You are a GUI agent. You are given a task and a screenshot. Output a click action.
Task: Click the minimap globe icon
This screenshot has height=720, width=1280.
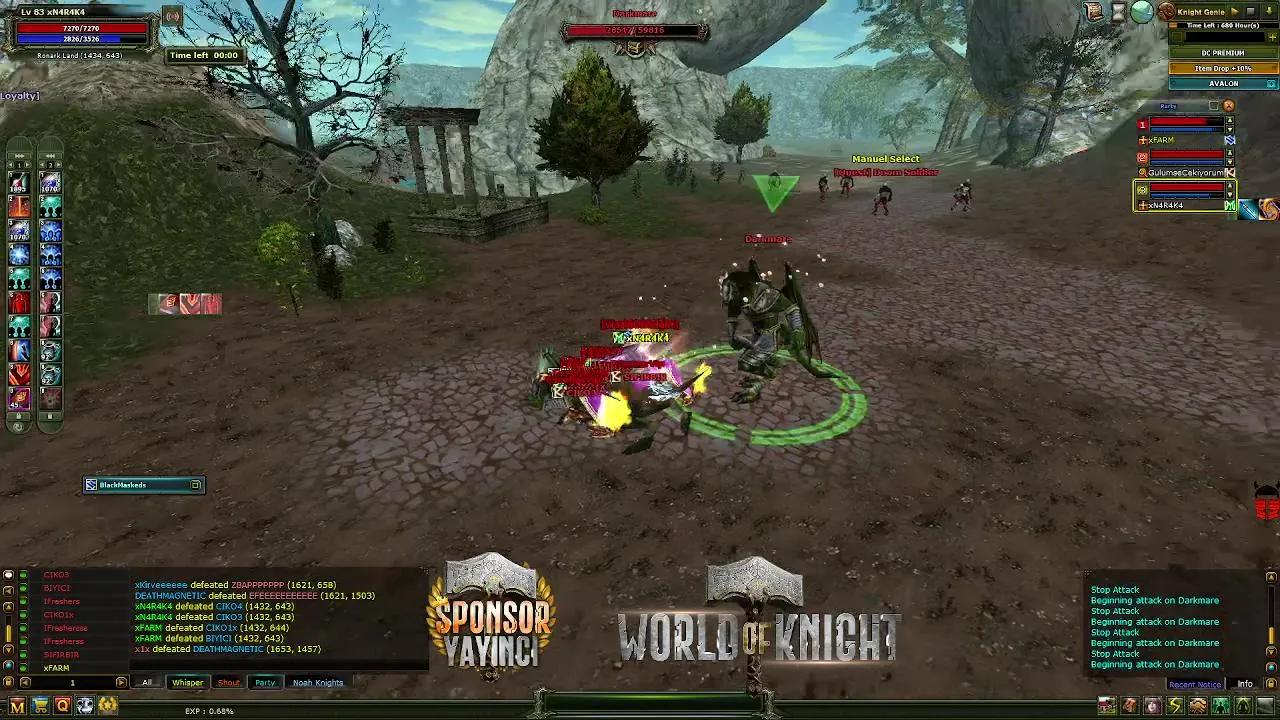pyautogui.click(x=1140, y=13)
